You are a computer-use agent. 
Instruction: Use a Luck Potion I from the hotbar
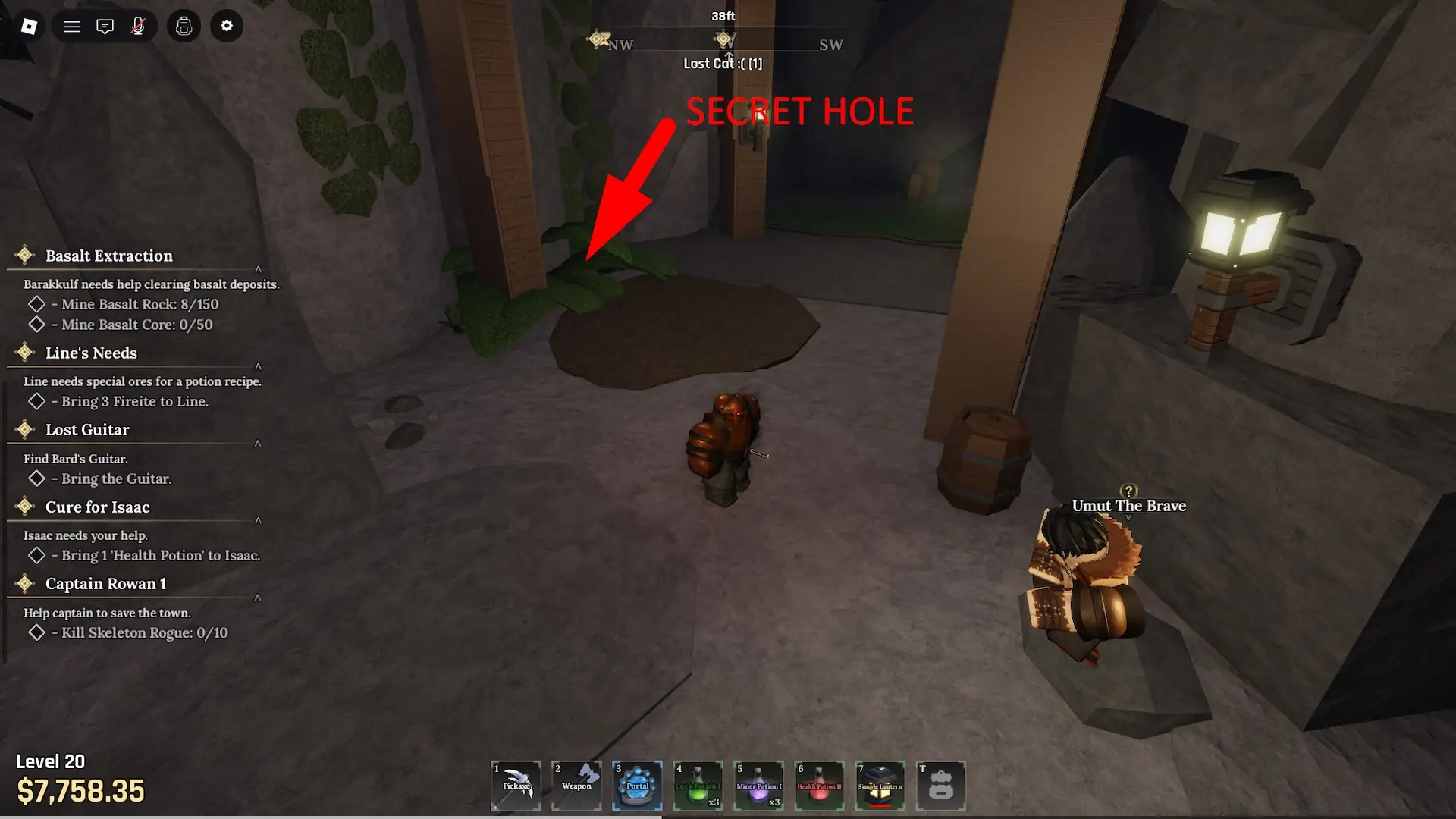point(698,786)
